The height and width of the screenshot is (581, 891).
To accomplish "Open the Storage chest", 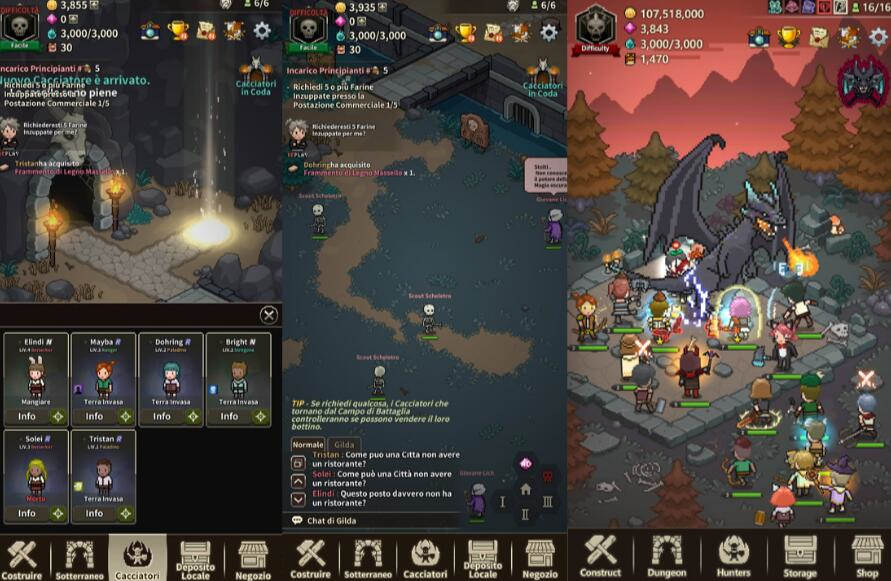I will pos(800,555).
